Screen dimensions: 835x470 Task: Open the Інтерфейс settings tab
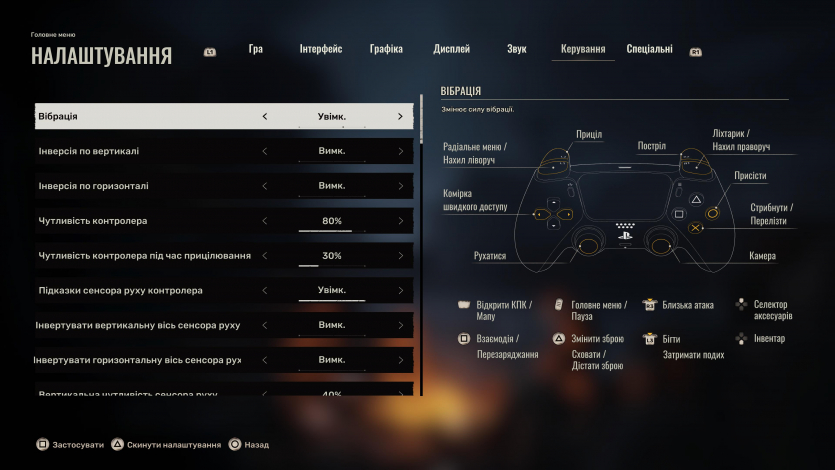[x=320, y=49]
